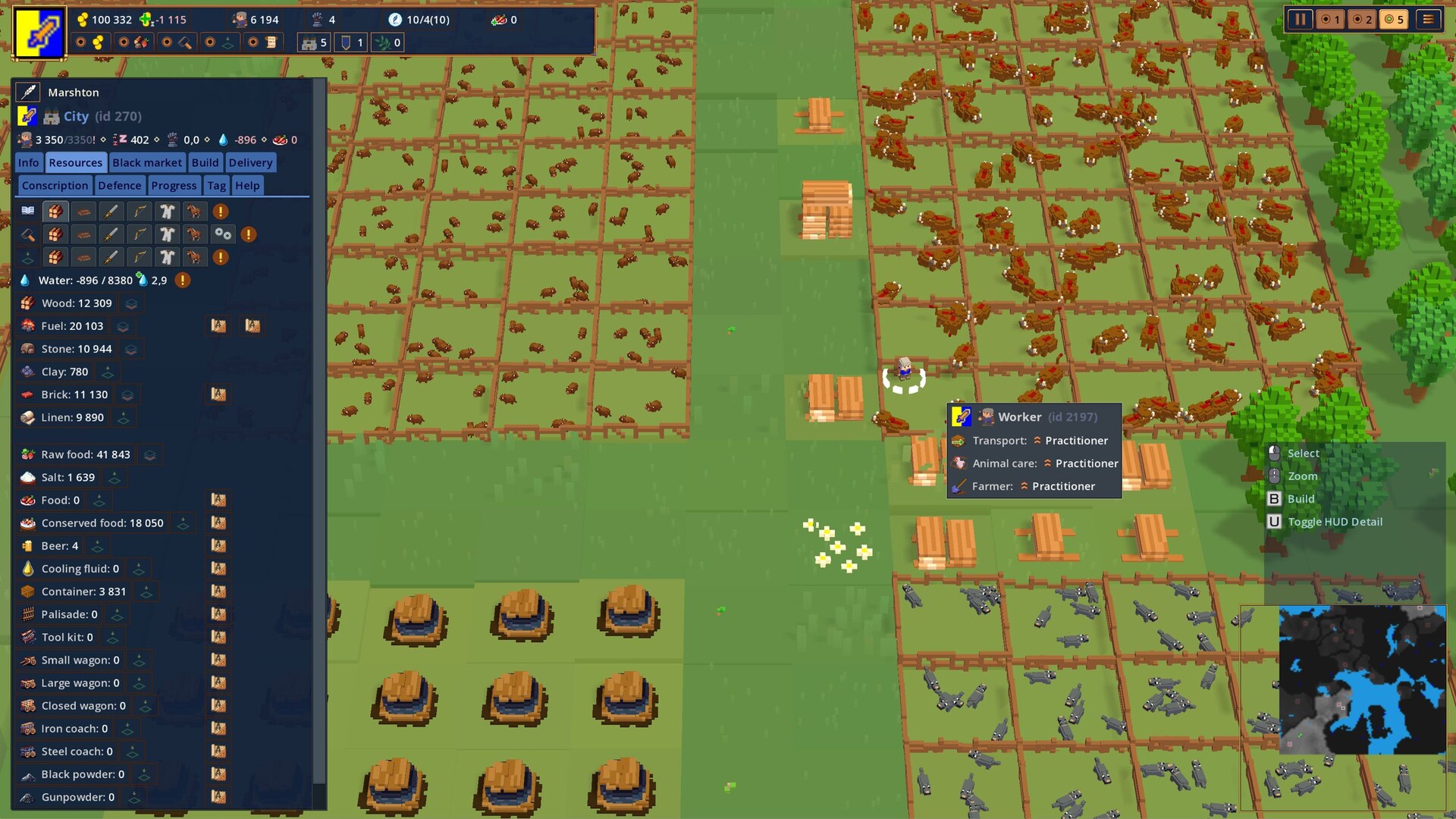
Task: Open the Black market tab
Action: point(147,162)
